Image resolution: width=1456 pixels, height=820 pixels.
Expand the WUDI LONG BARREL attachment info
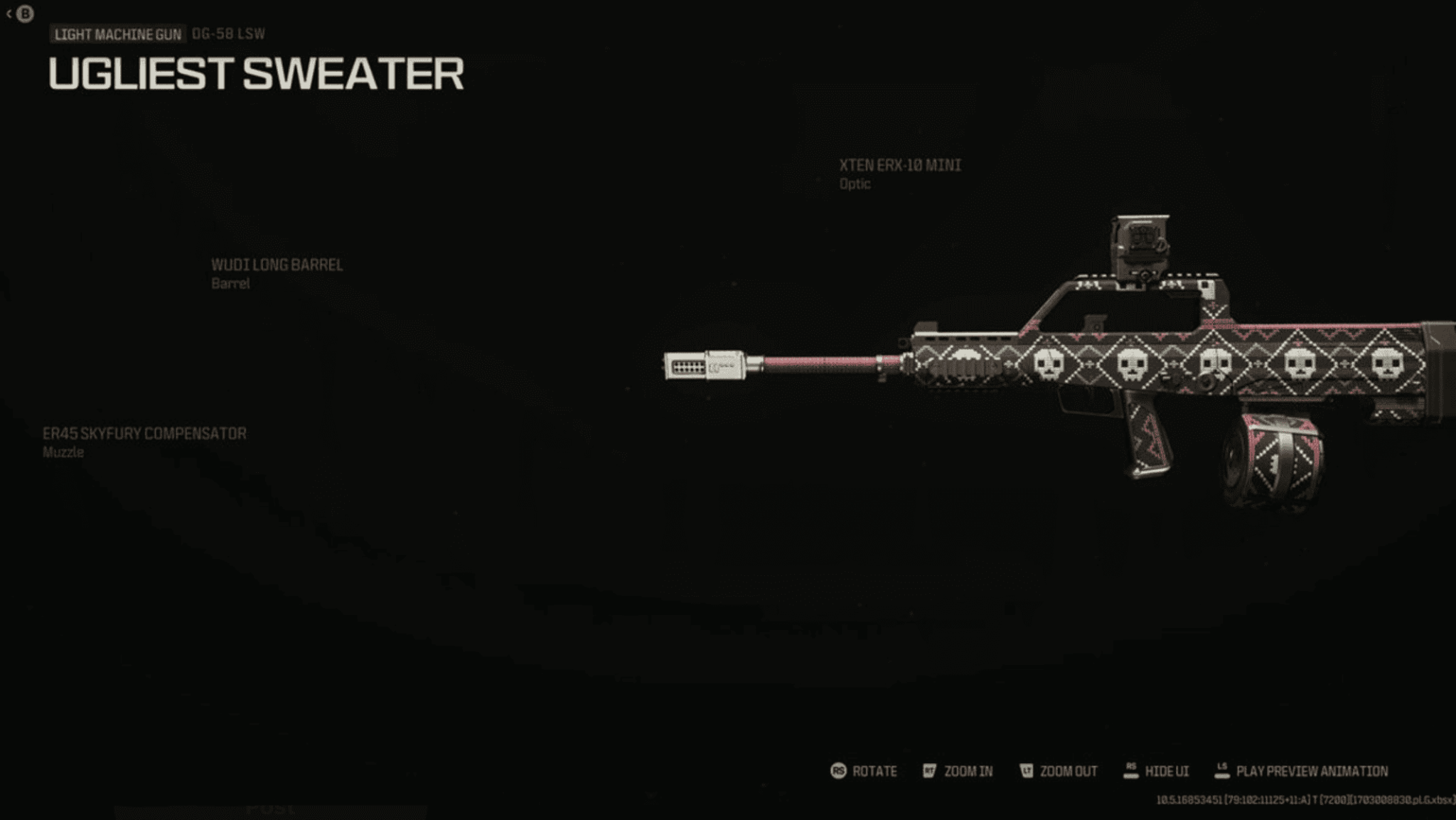point(276,273)
